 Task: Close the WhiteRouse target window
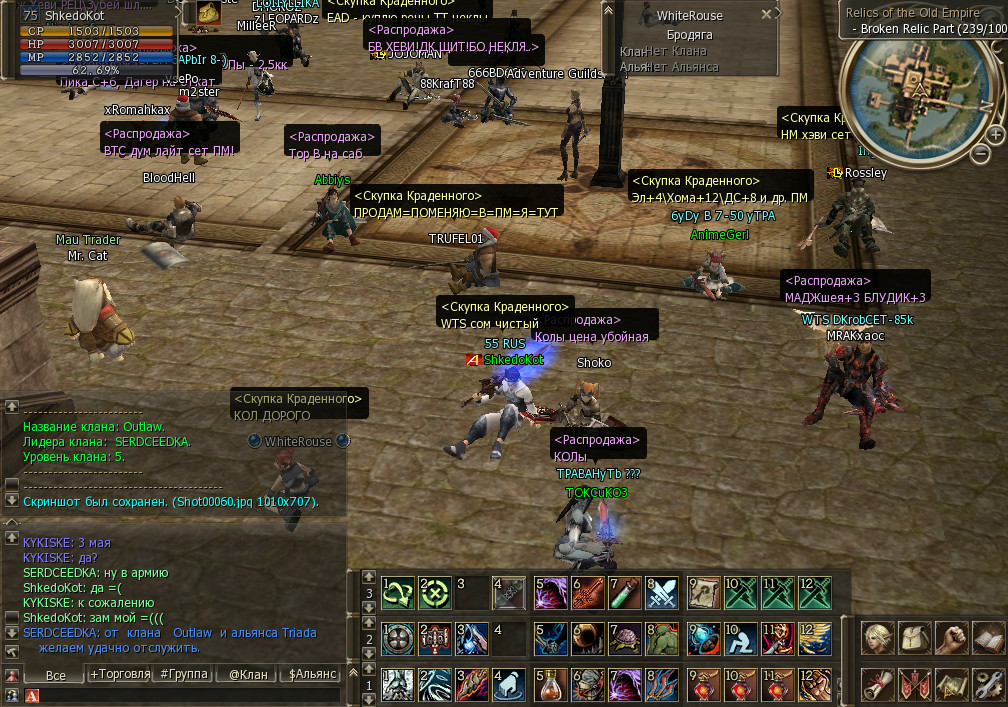click(x=766, y=15)
